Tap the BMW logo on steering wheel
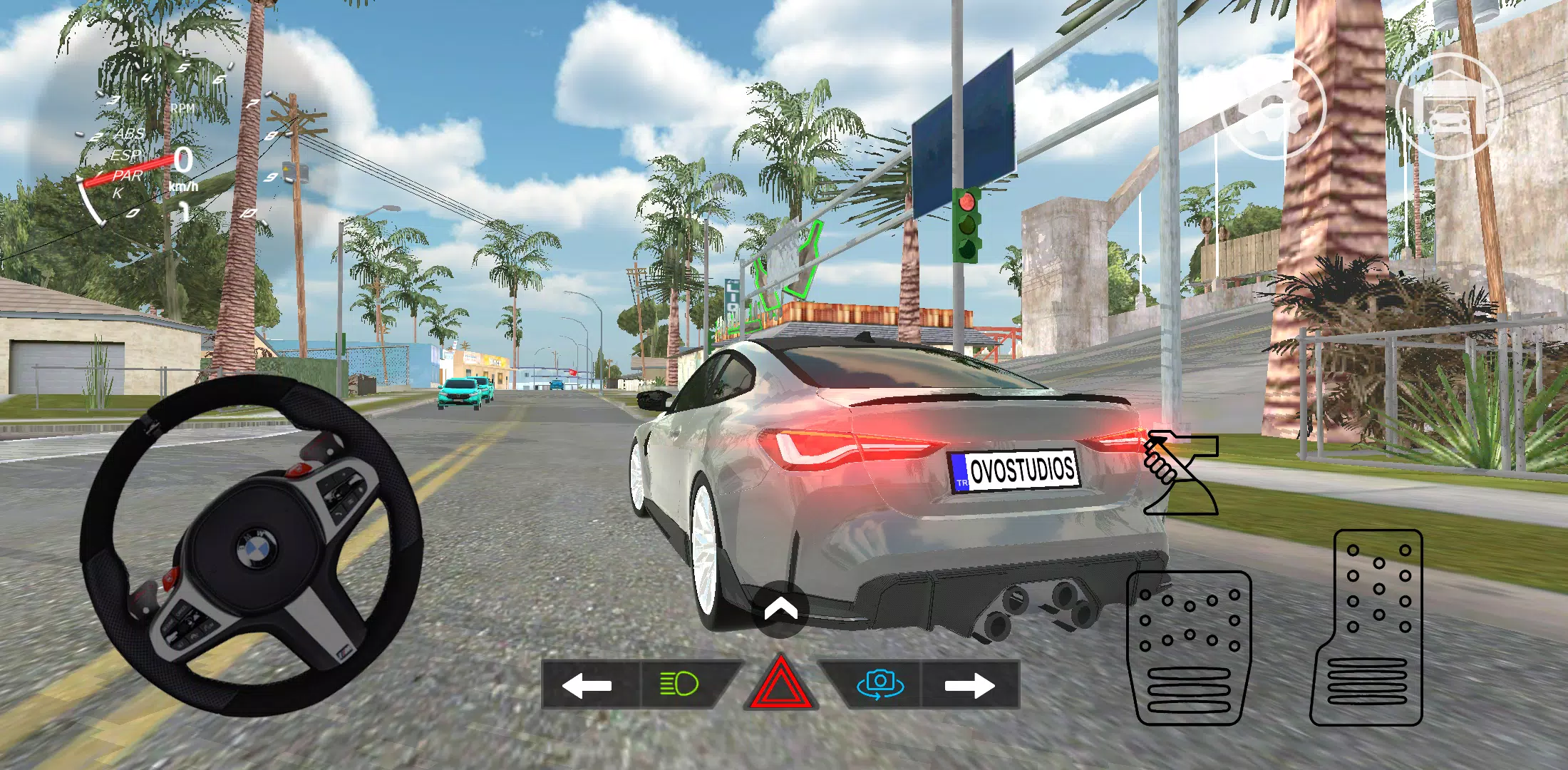This screenshot has width=1568, height=770. pyautogui.click(x=258, y=547)
